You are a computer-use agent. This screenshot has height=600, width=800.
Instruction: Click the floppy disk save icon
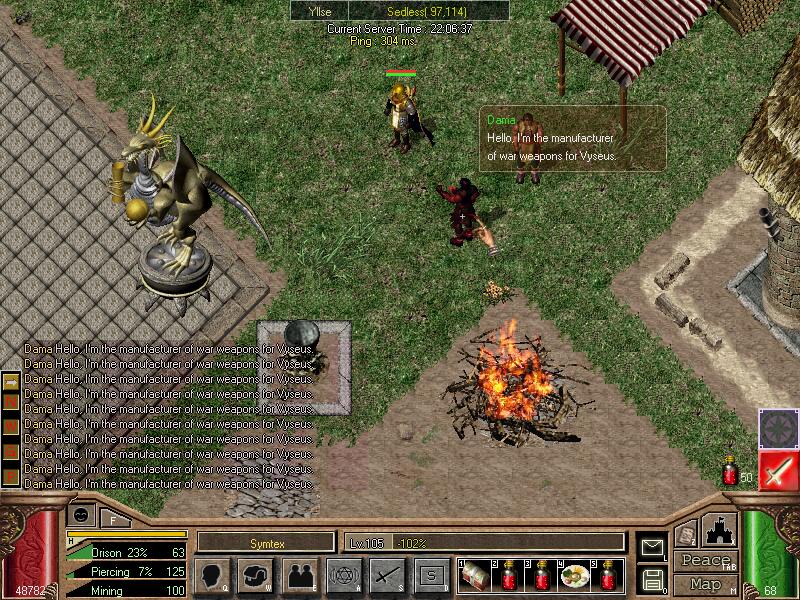click(x=651, y=578)
